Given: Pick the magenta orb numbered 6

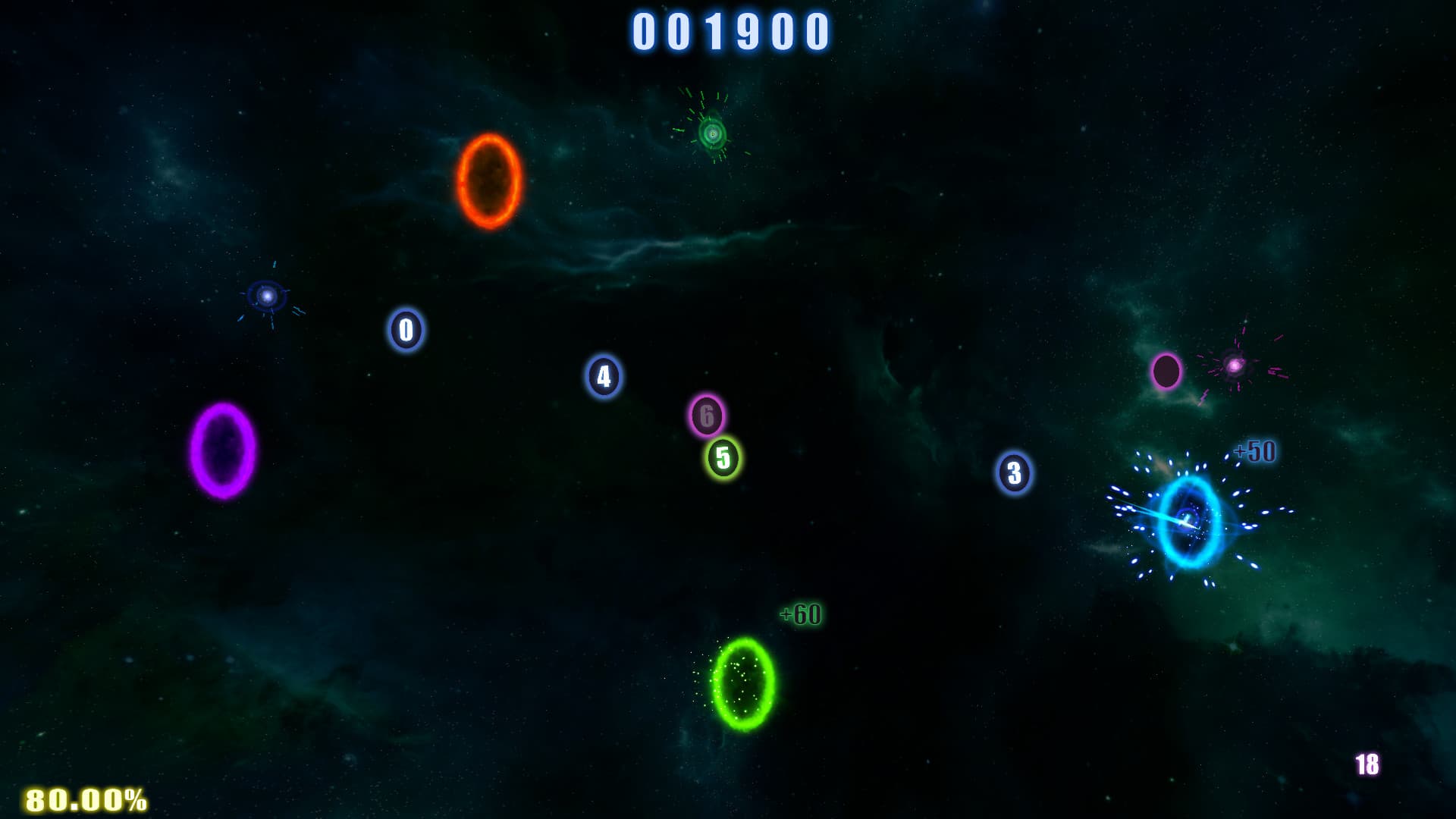Looking at the screenshot, I should (x=707, y=416).
